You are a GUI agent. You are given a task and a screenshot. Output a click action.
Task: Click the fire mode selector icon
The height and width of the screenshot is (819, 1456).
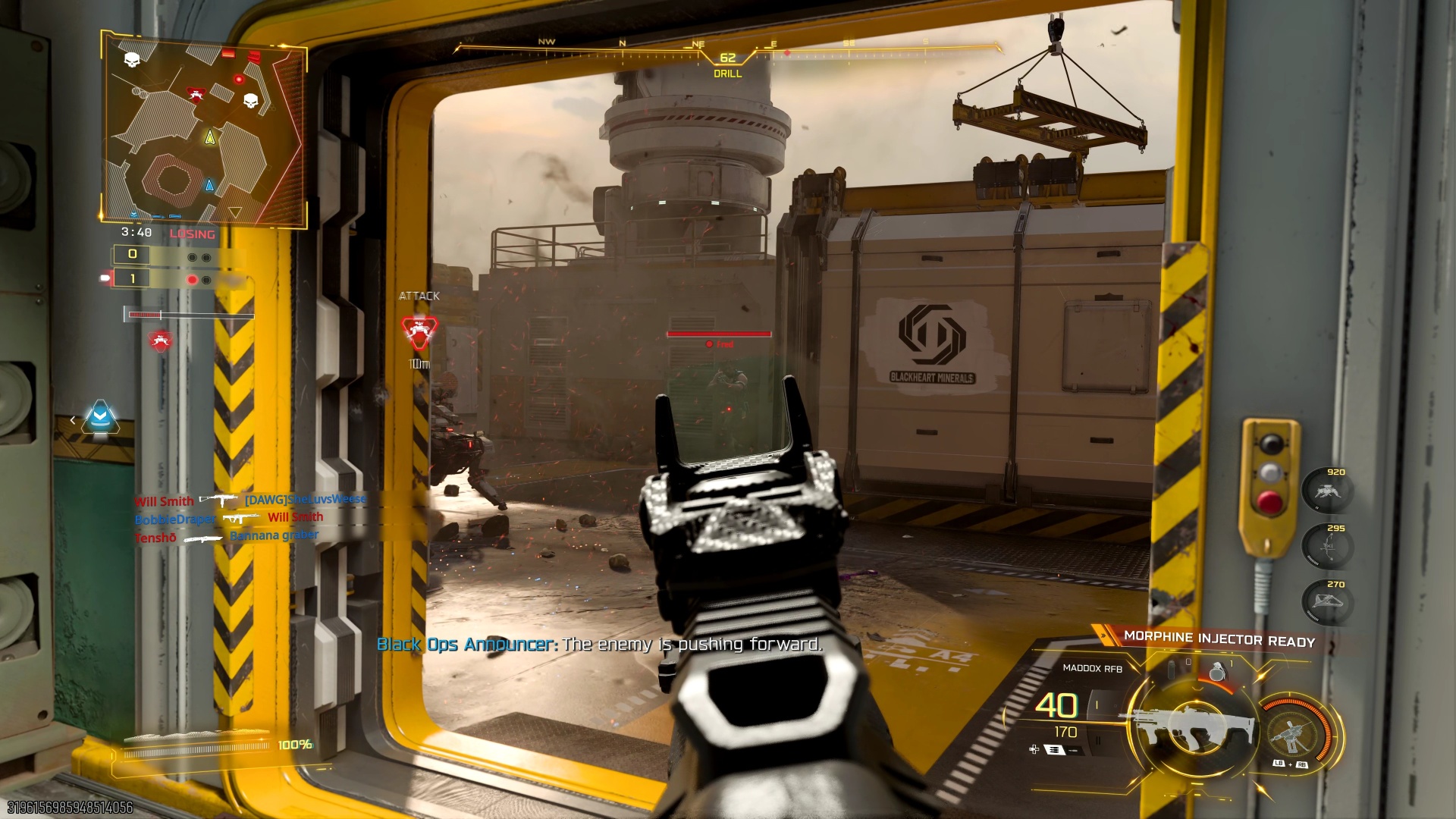(1054, 750)
